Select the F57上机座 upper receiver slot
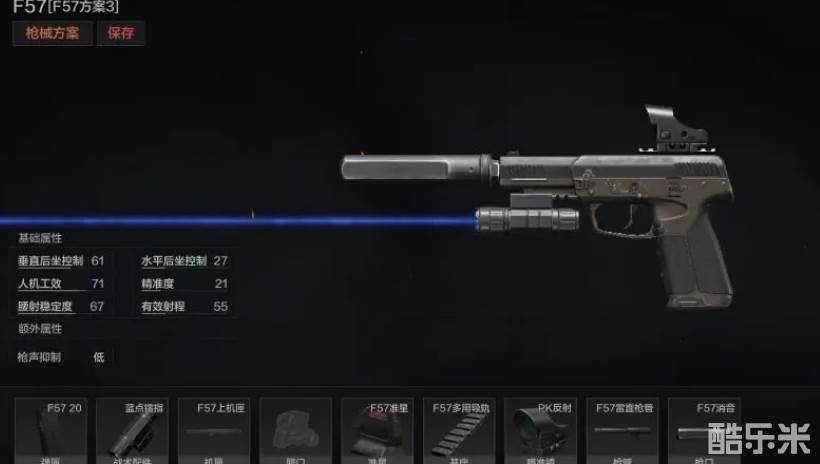This screenshot has height=464, width=820. (x=214, y=431)
